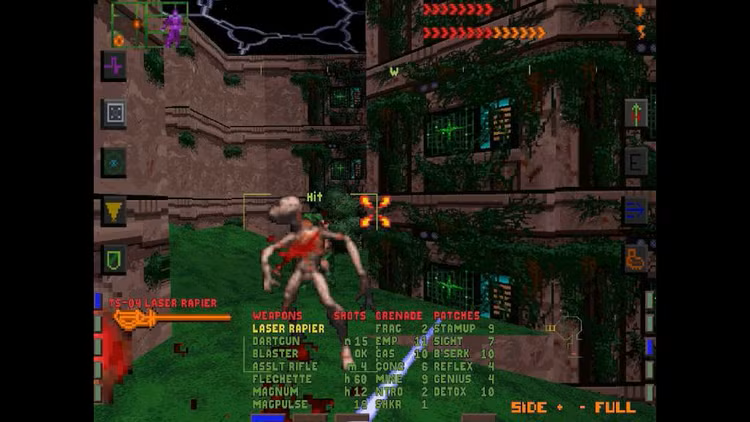Select the EMP grenade entry

(386, 341)
